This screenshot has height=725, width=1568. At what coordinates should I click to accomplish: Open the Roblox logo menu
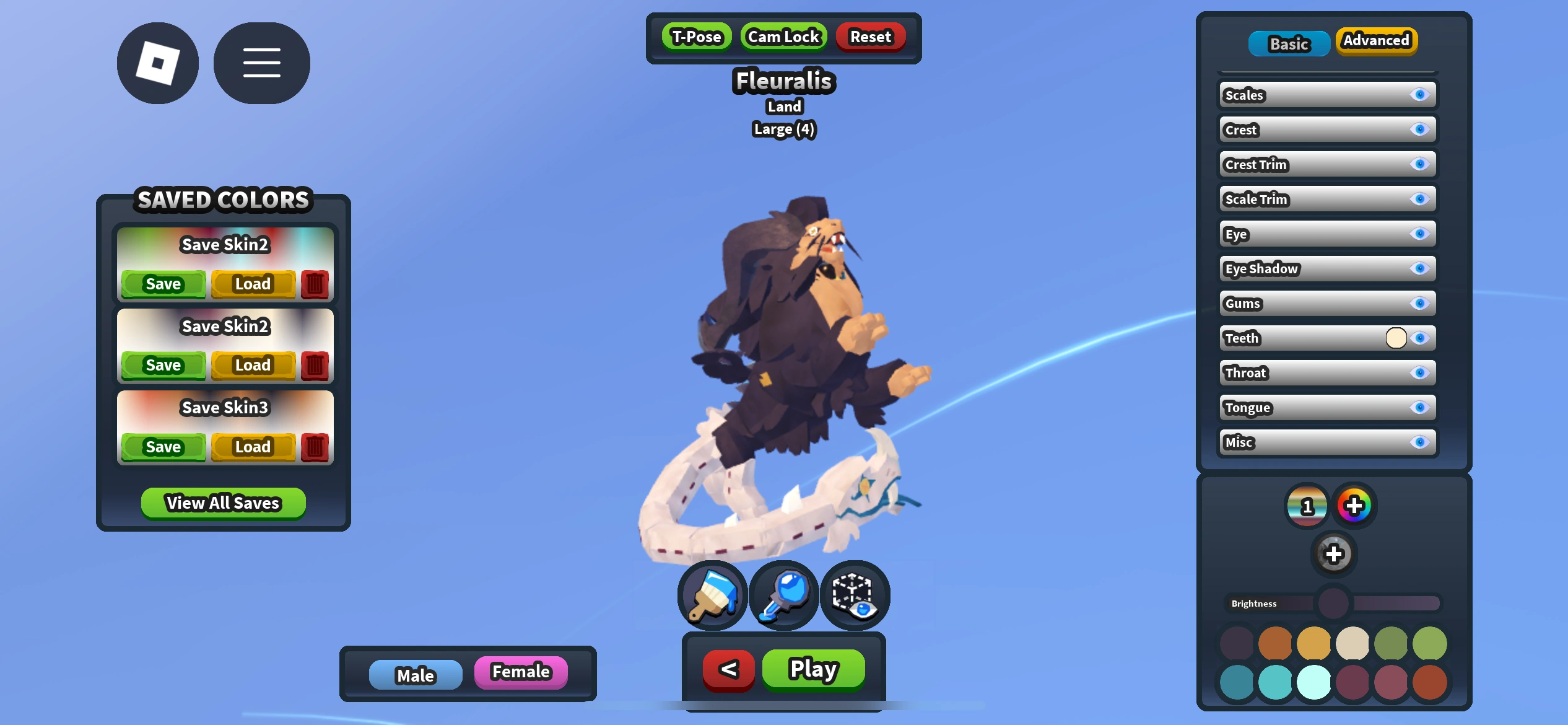pos(157,63)
